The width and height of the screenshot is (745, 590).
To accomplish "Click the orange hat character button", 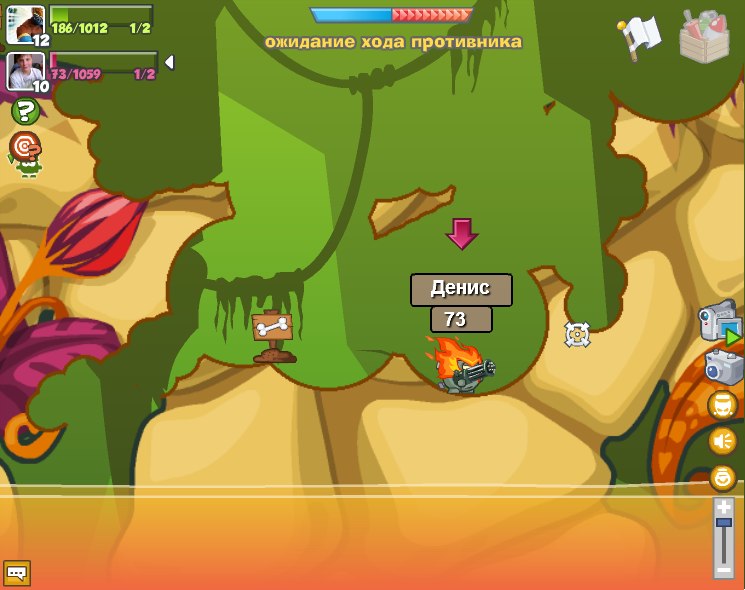I will tap(722, 404).
